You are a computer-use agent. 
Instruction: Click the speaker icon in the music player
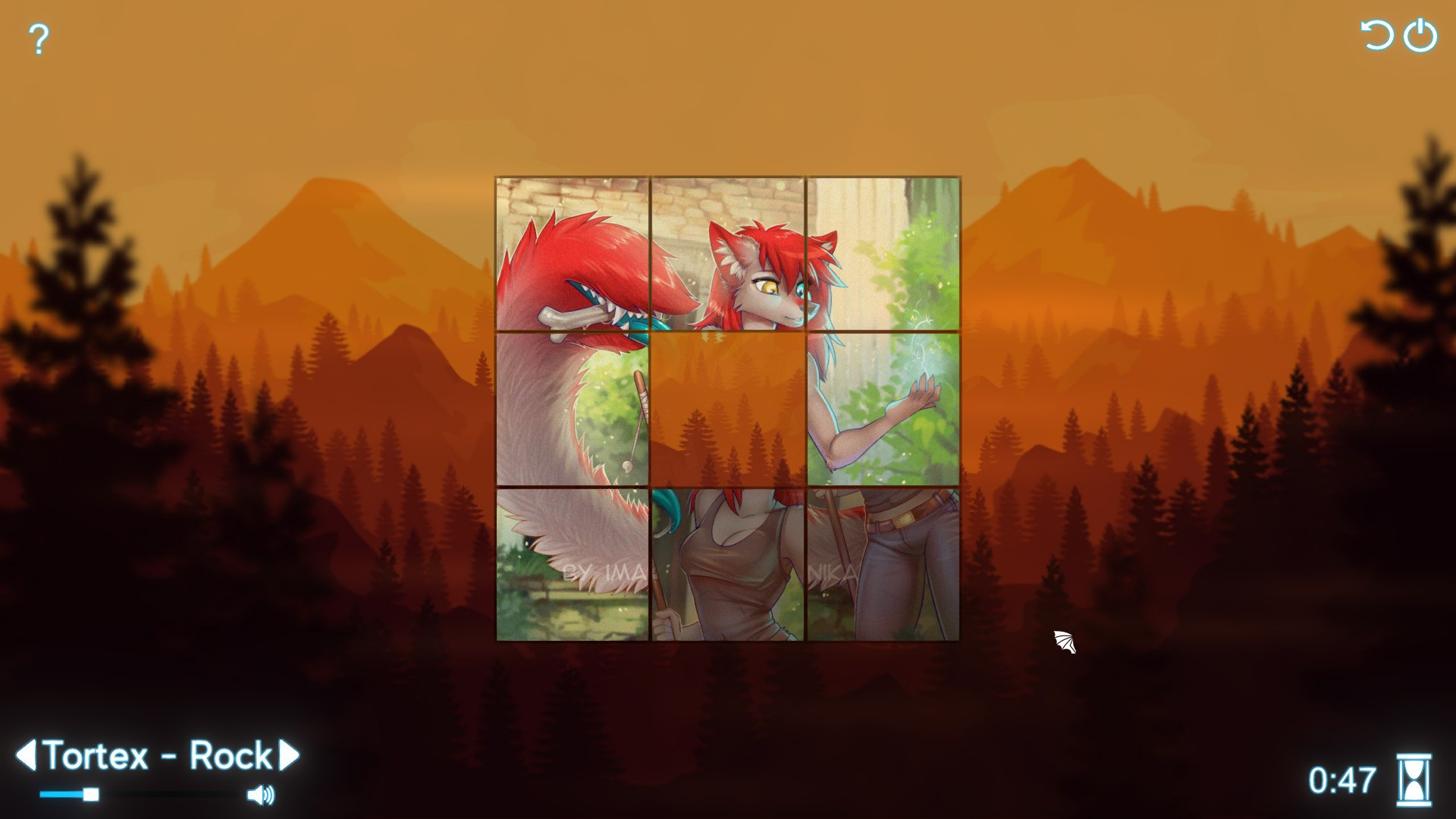point(261,793)
